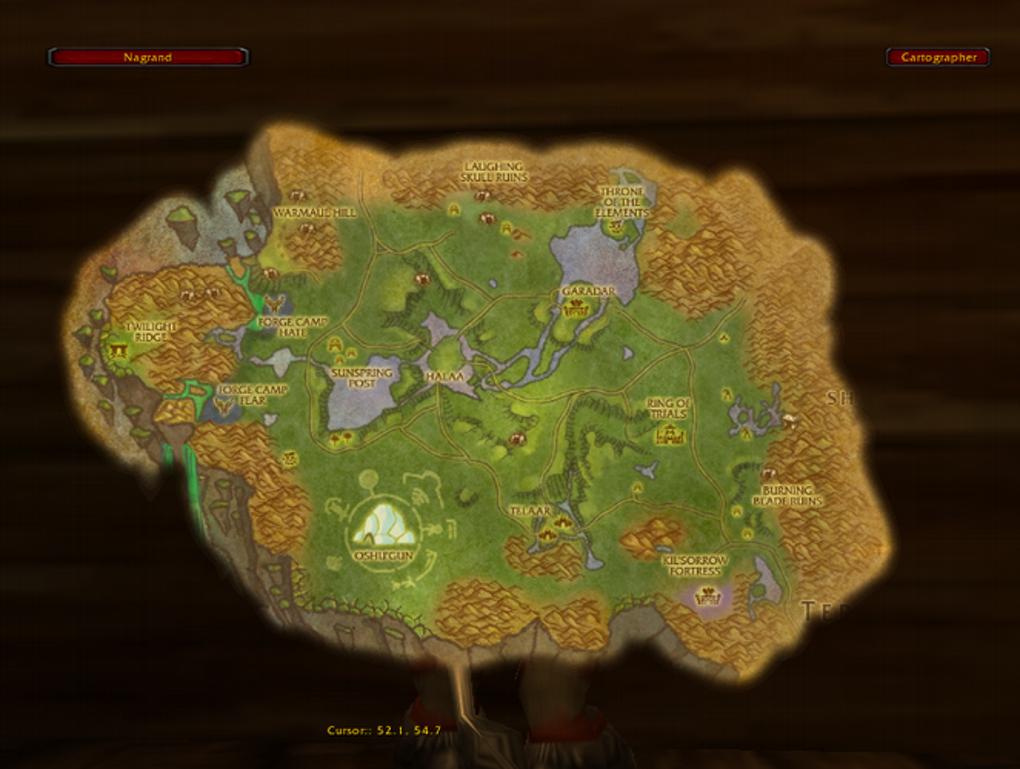Click the Forge Camp Hate marker
1020x769 pixels.
[273, 302]
